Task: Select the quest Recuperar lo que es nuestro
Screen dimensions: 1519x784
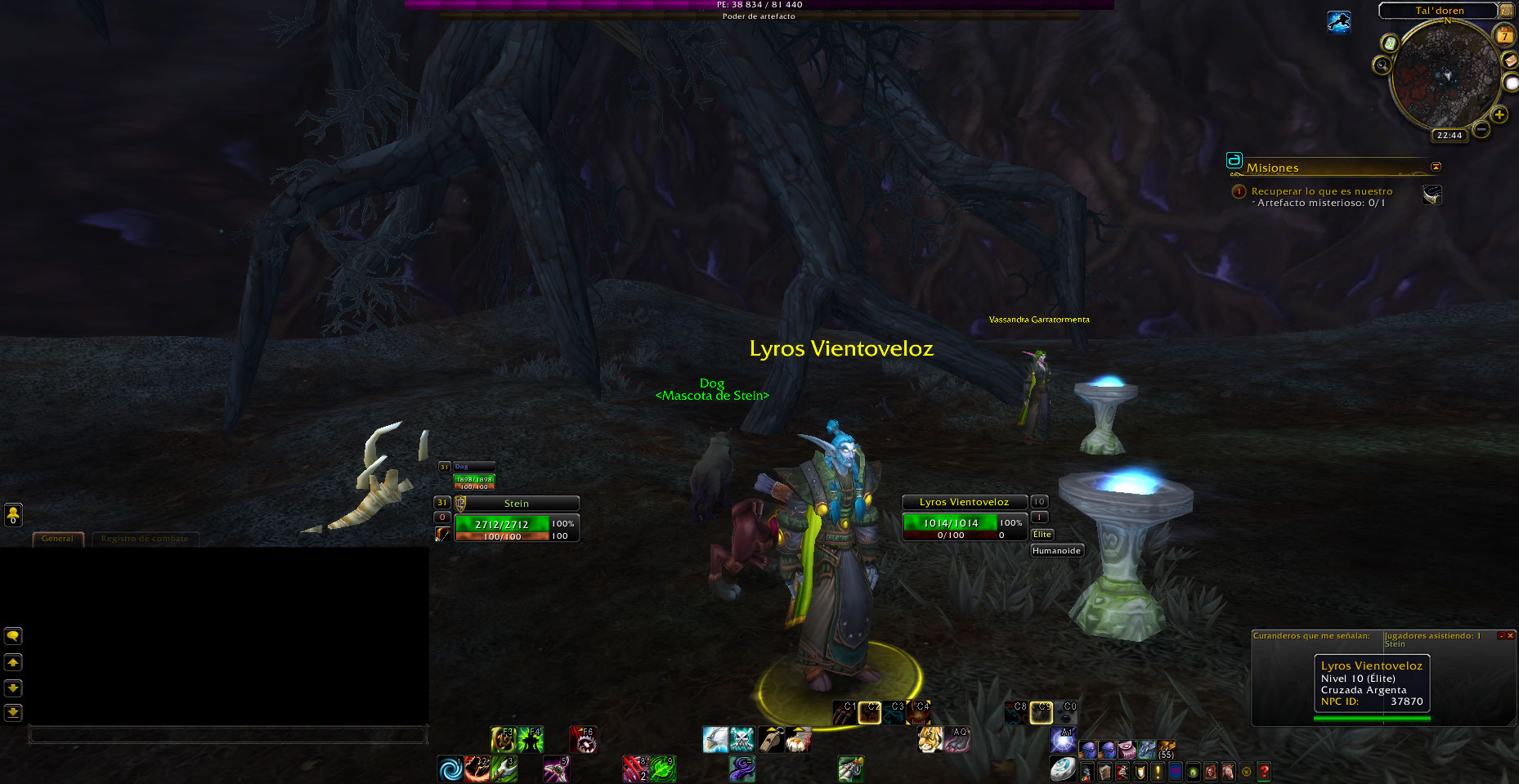Action: point(1321,191)
